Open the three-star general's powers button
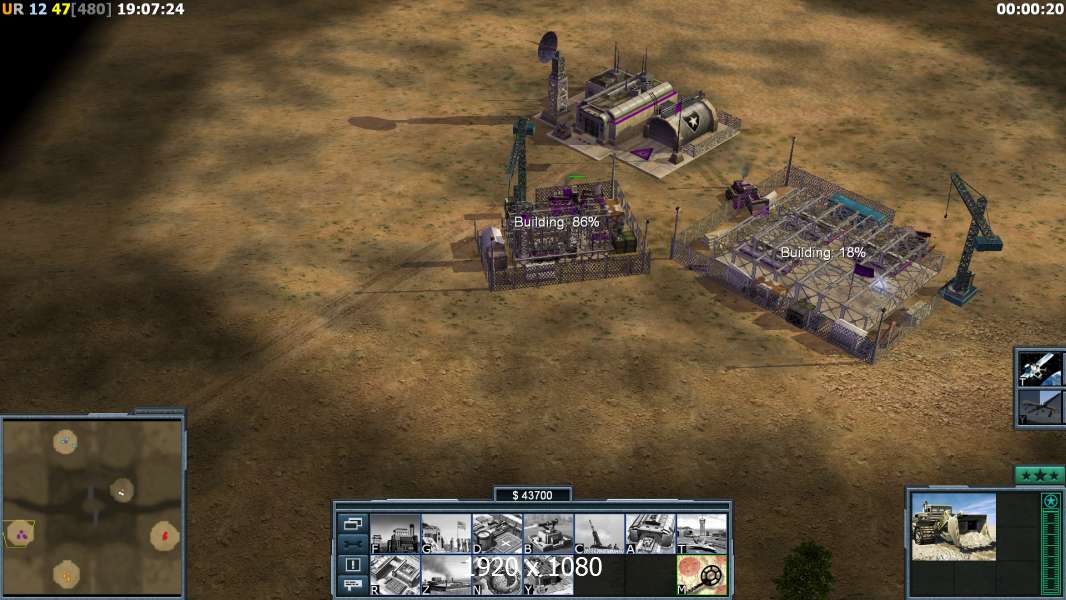 pos(1039,475)
